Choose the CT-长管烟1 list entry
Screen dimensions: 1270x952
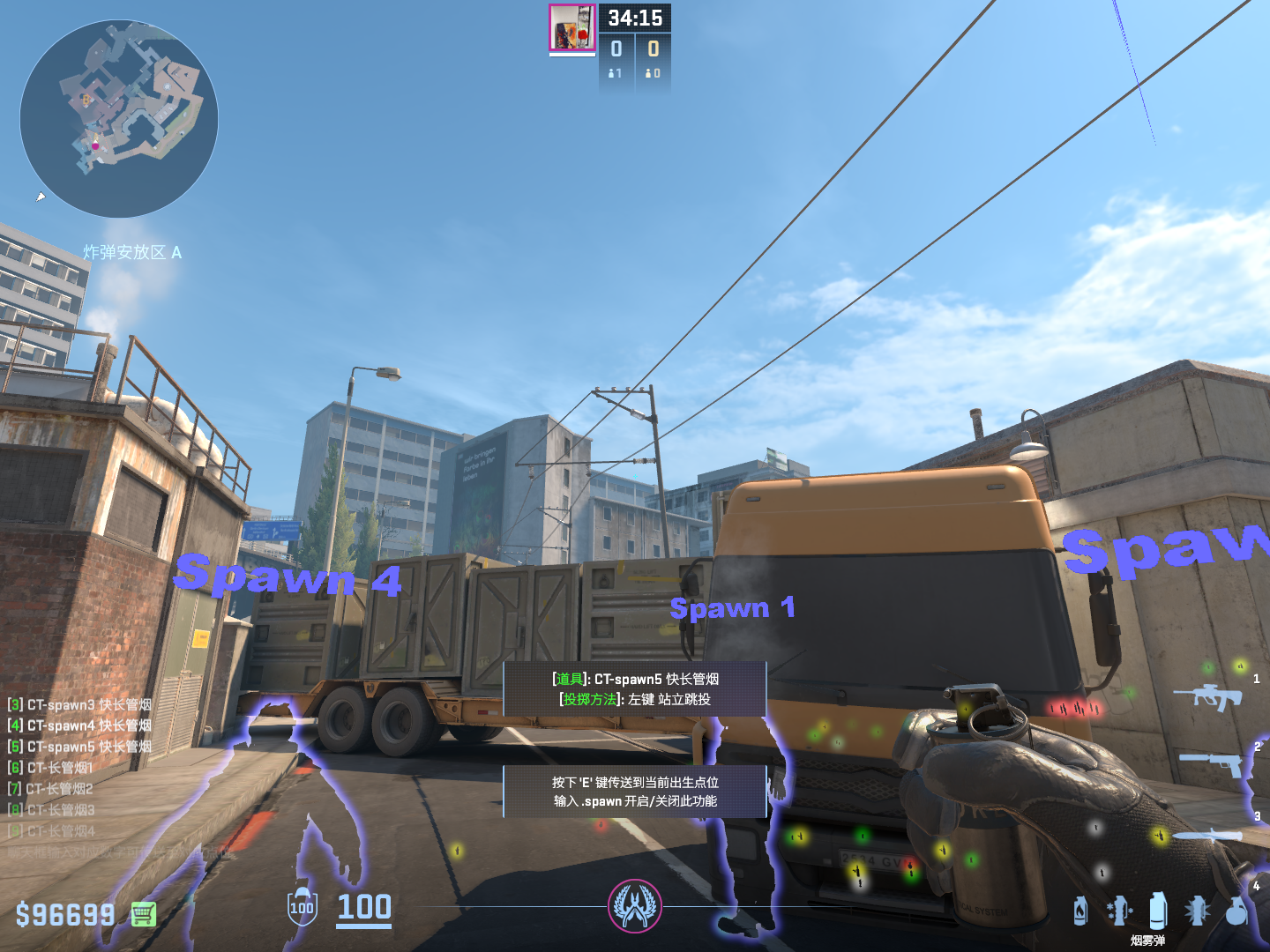51,768
